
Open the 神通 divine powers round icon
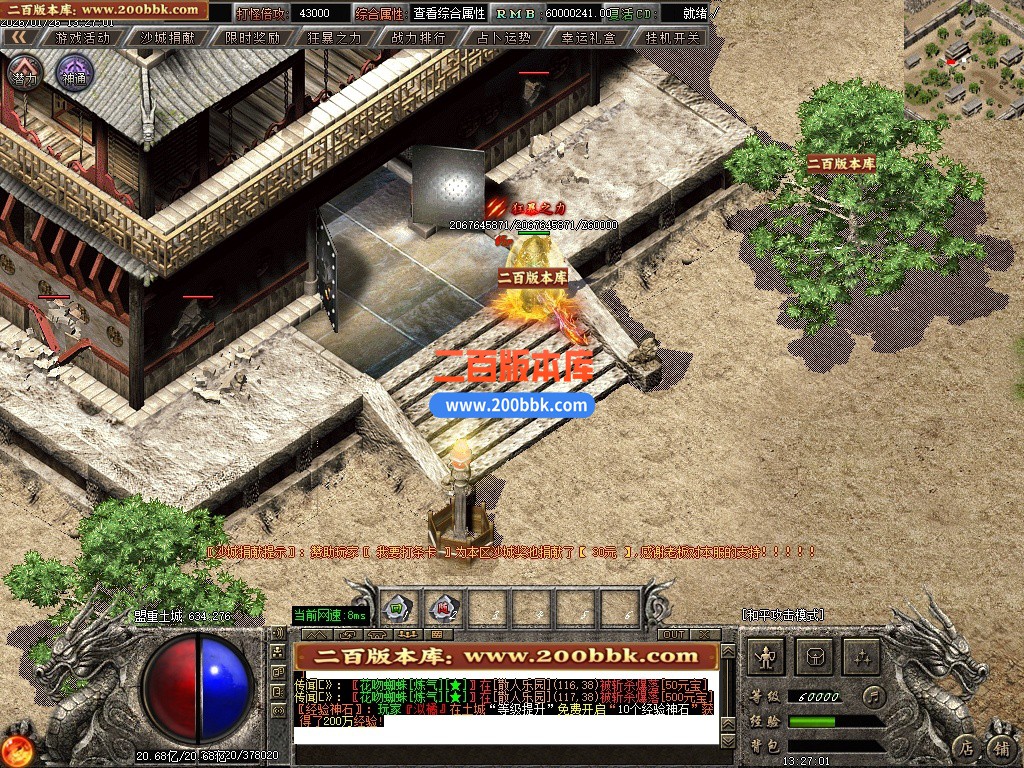click(74, 74)
